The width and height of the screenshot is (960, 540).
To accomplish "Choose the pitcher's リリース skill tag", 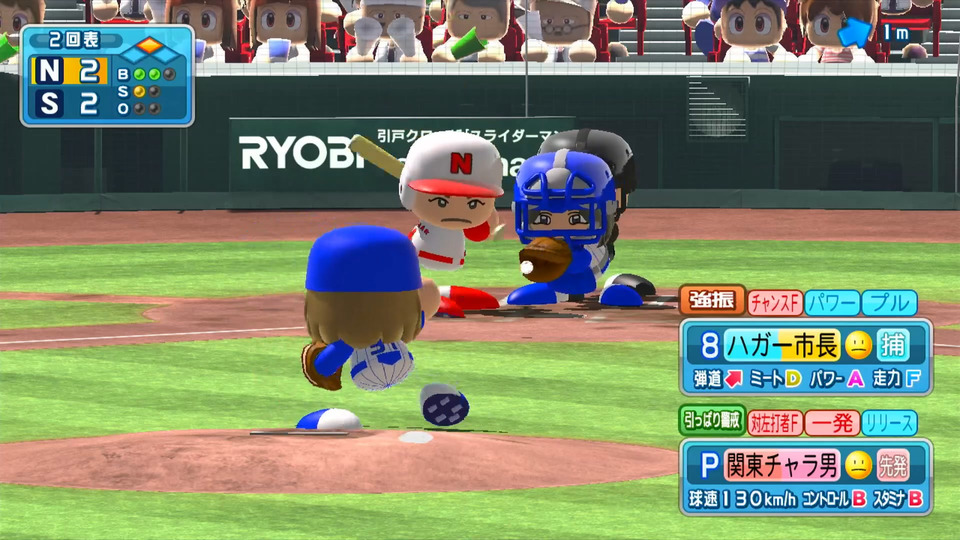I will [889, 422].
